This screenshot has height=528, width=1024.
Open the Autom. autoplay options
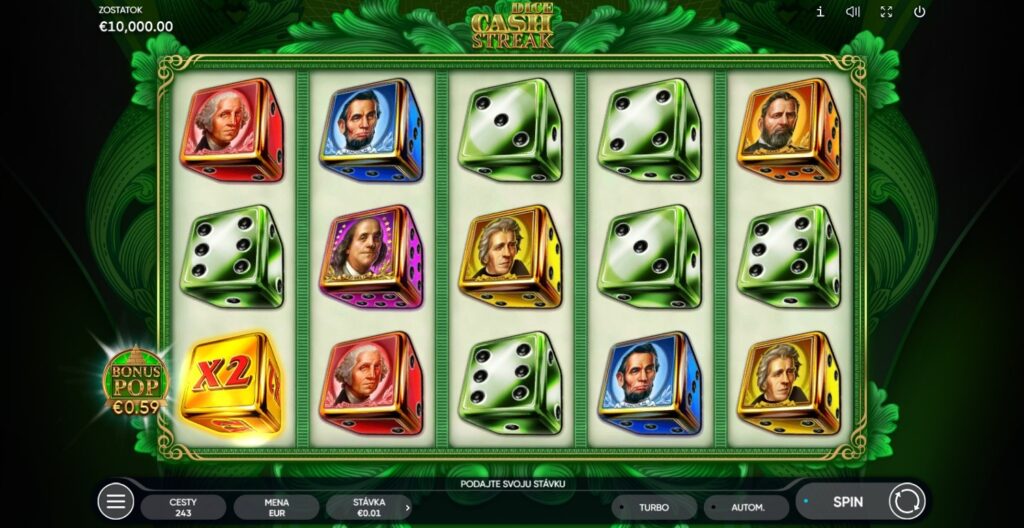coord(746,507)
